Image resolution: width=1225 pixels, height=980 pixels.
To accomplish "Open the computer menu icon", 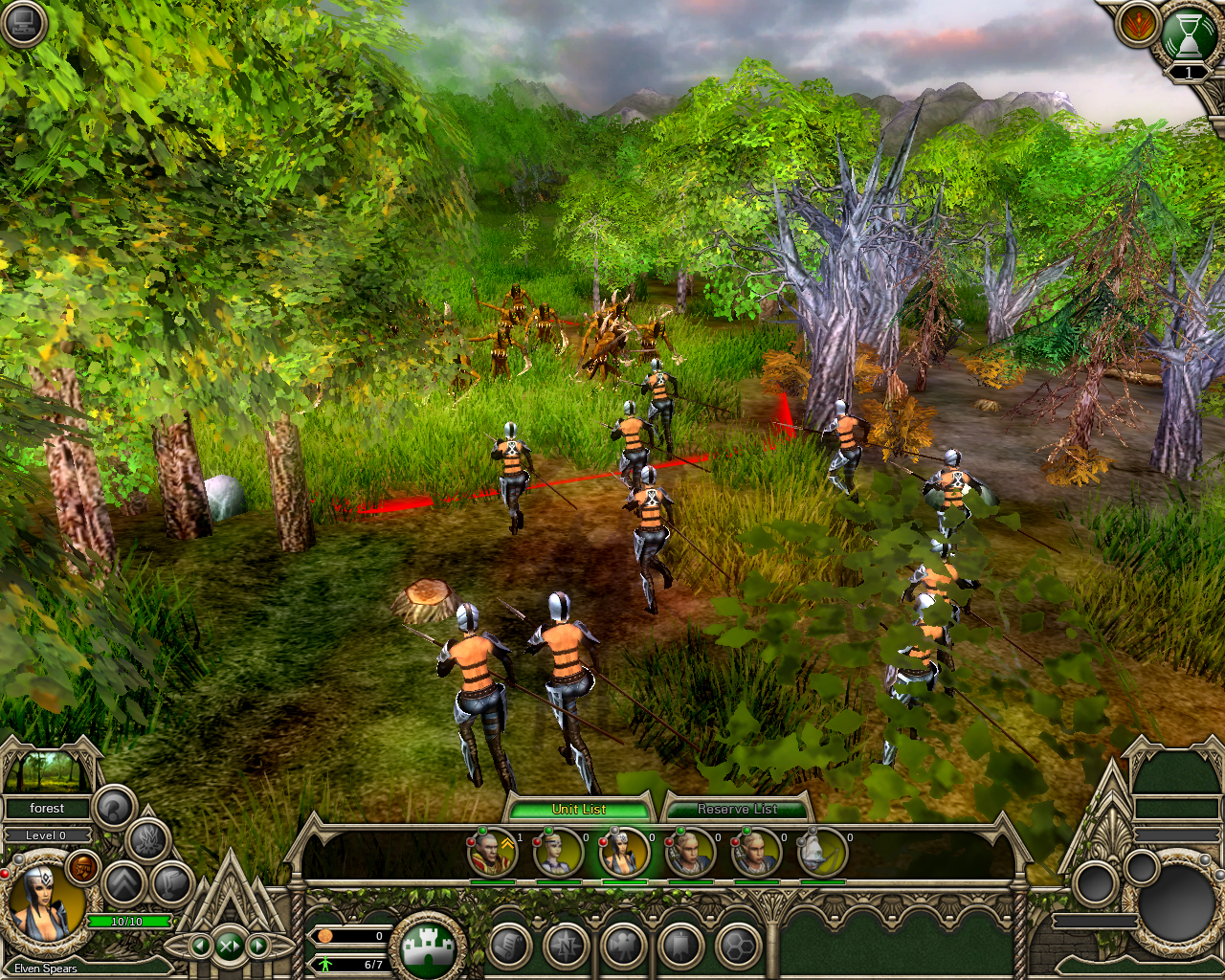I will tap(23, 23).
